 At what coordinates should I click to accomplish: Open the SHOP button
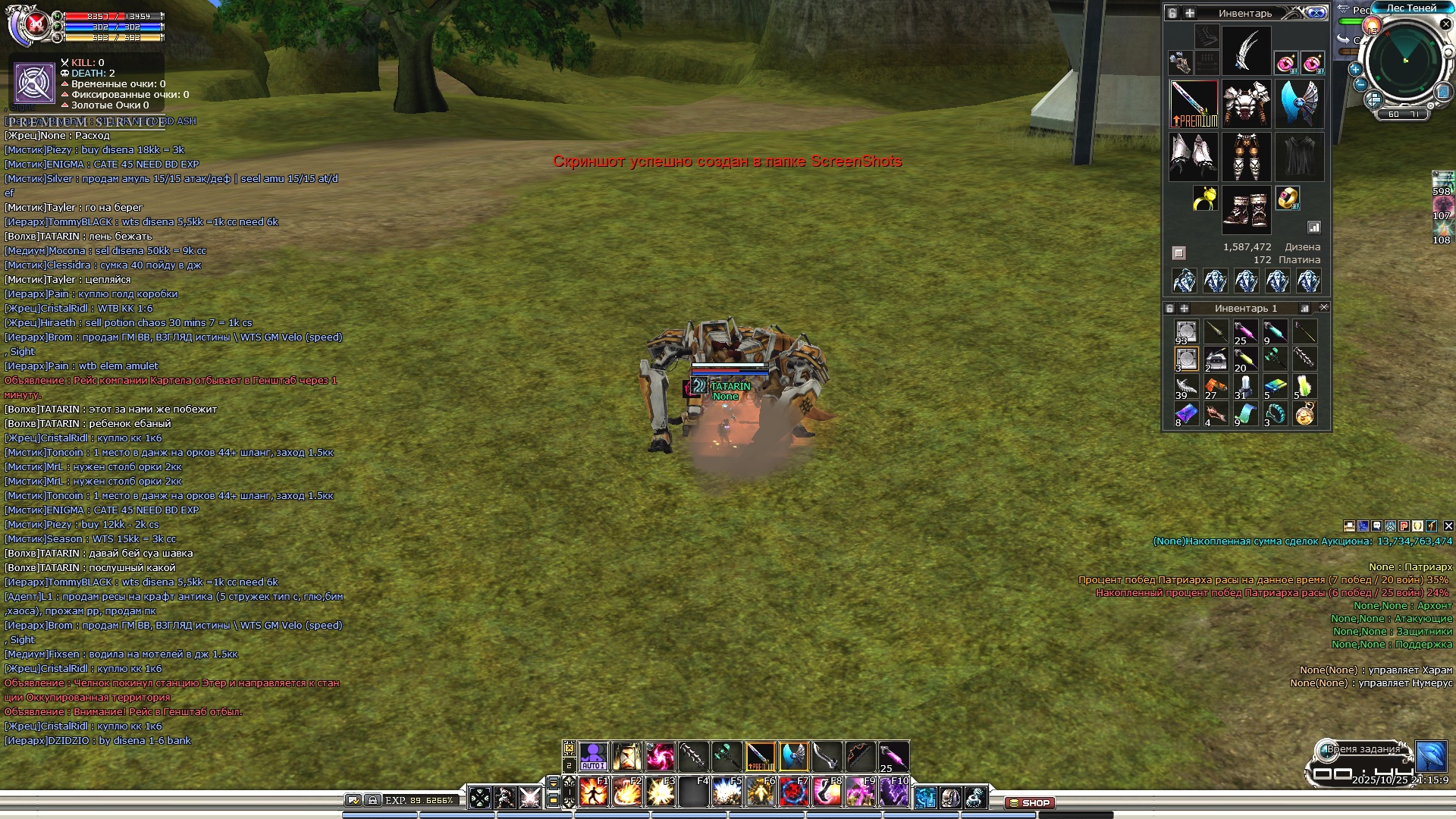pos(1029,802)
